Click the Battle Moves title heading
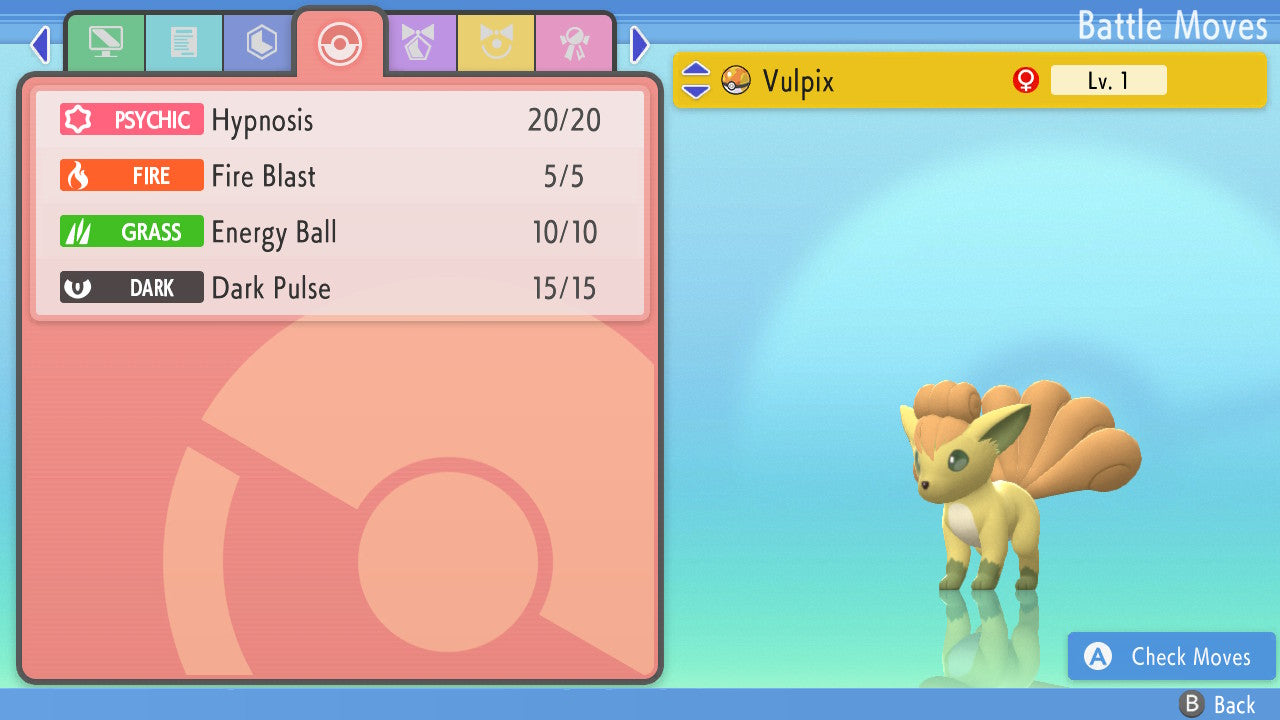The height and width of the screenshot is (720, 1280). [x=1172, y=25]
